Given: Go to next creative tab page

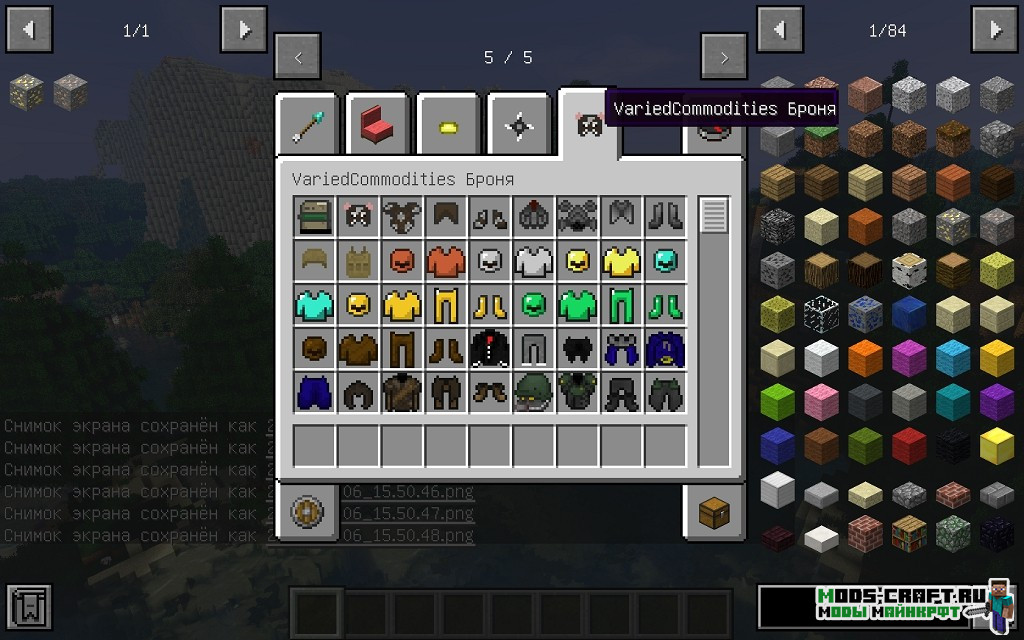Looking at the screenshot, I should coord(724,57).
